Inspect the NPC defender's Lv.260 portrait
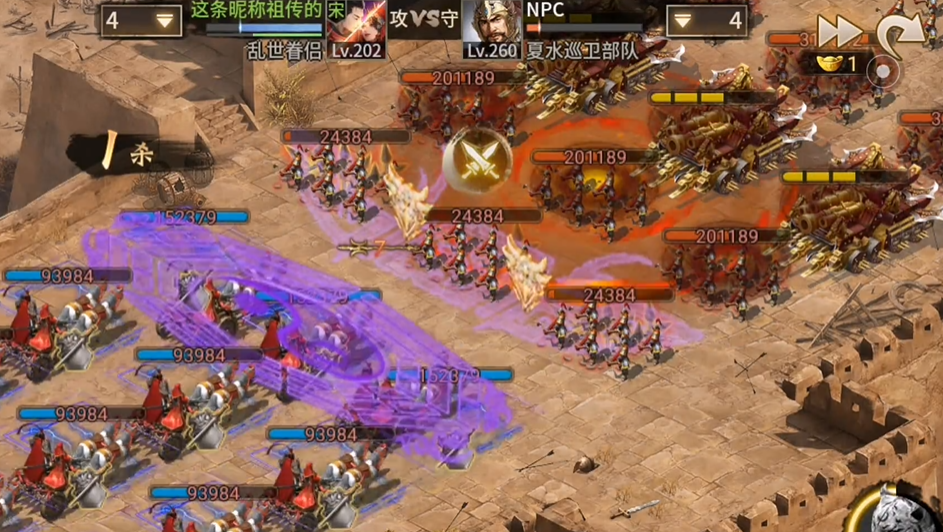The image size is (943, 532). coord(492,28)
